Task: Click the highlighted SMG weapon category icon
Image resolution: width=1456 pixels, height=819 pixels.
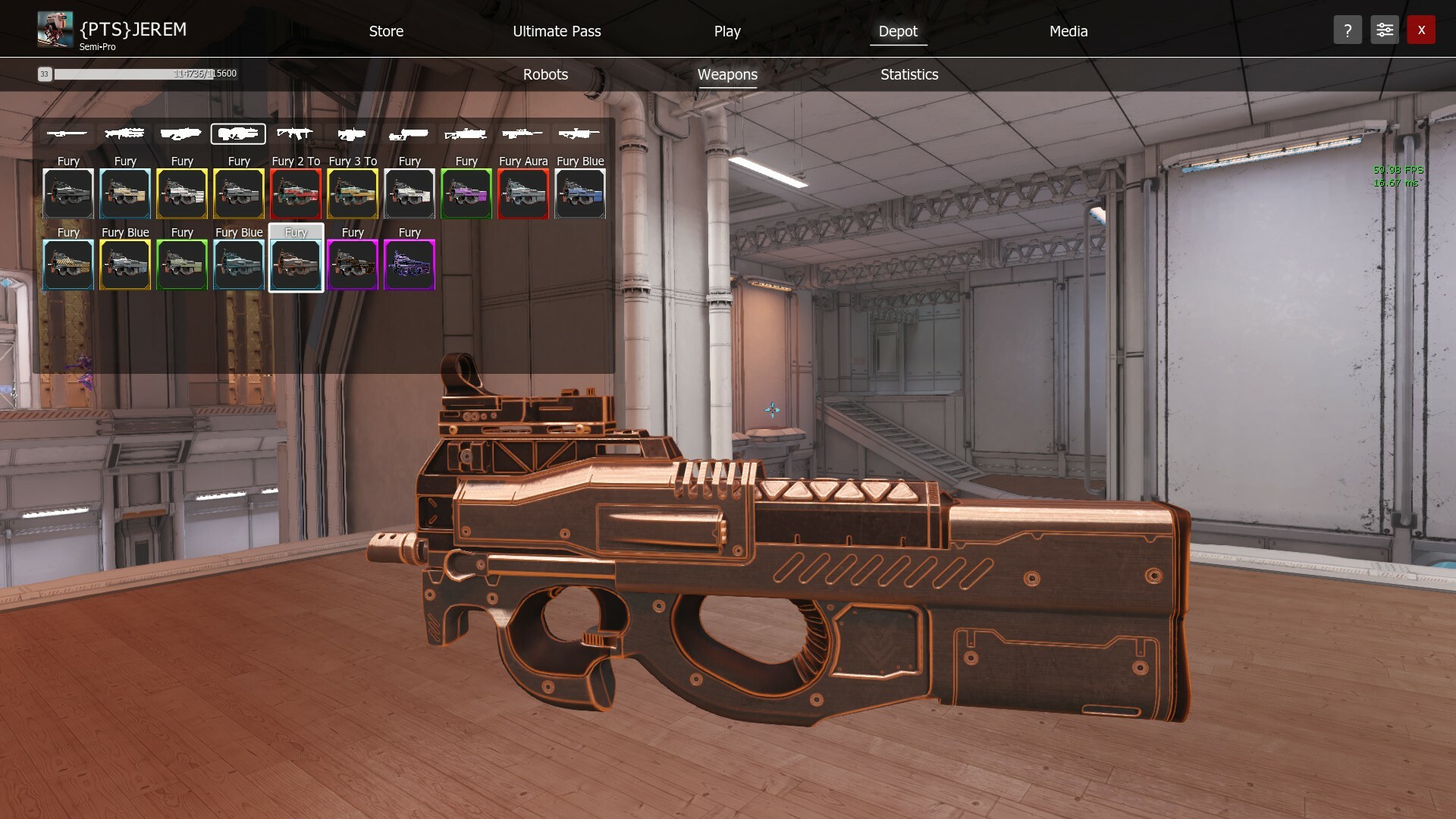Action: pyautogui.click(x=238, y=134)
